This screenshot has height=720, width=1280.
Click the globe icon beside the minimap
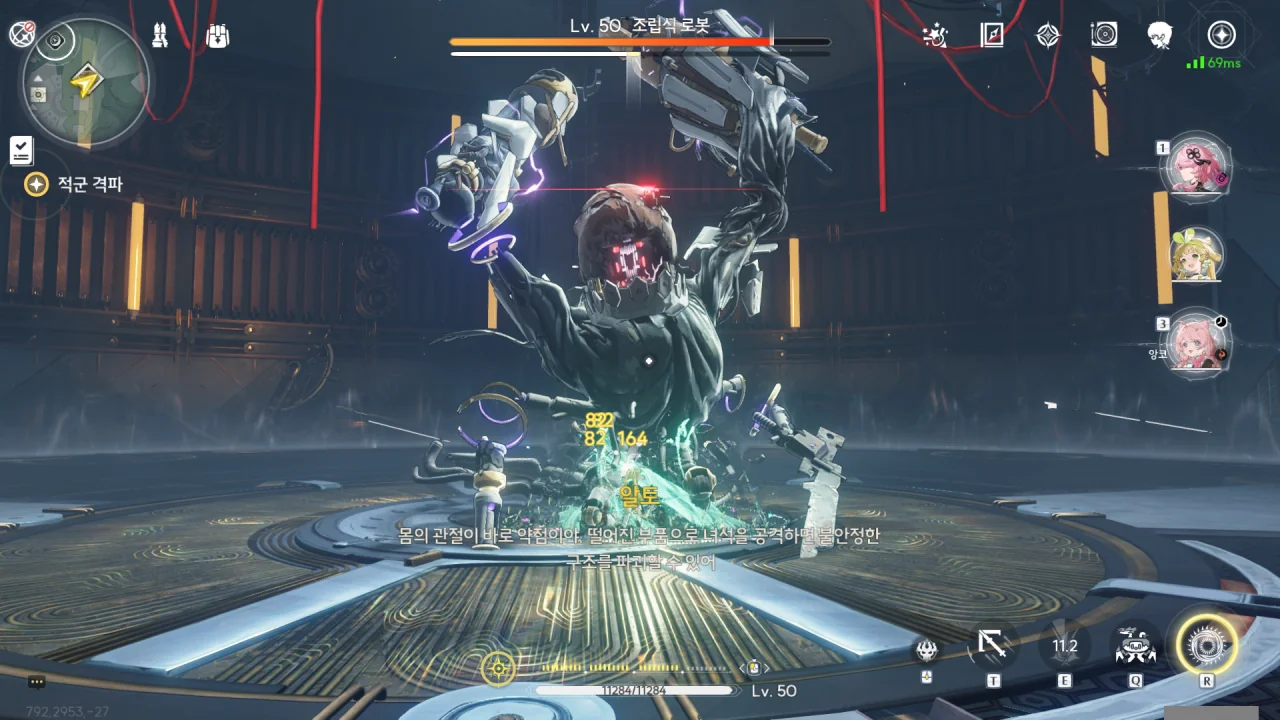click(21, 34)
